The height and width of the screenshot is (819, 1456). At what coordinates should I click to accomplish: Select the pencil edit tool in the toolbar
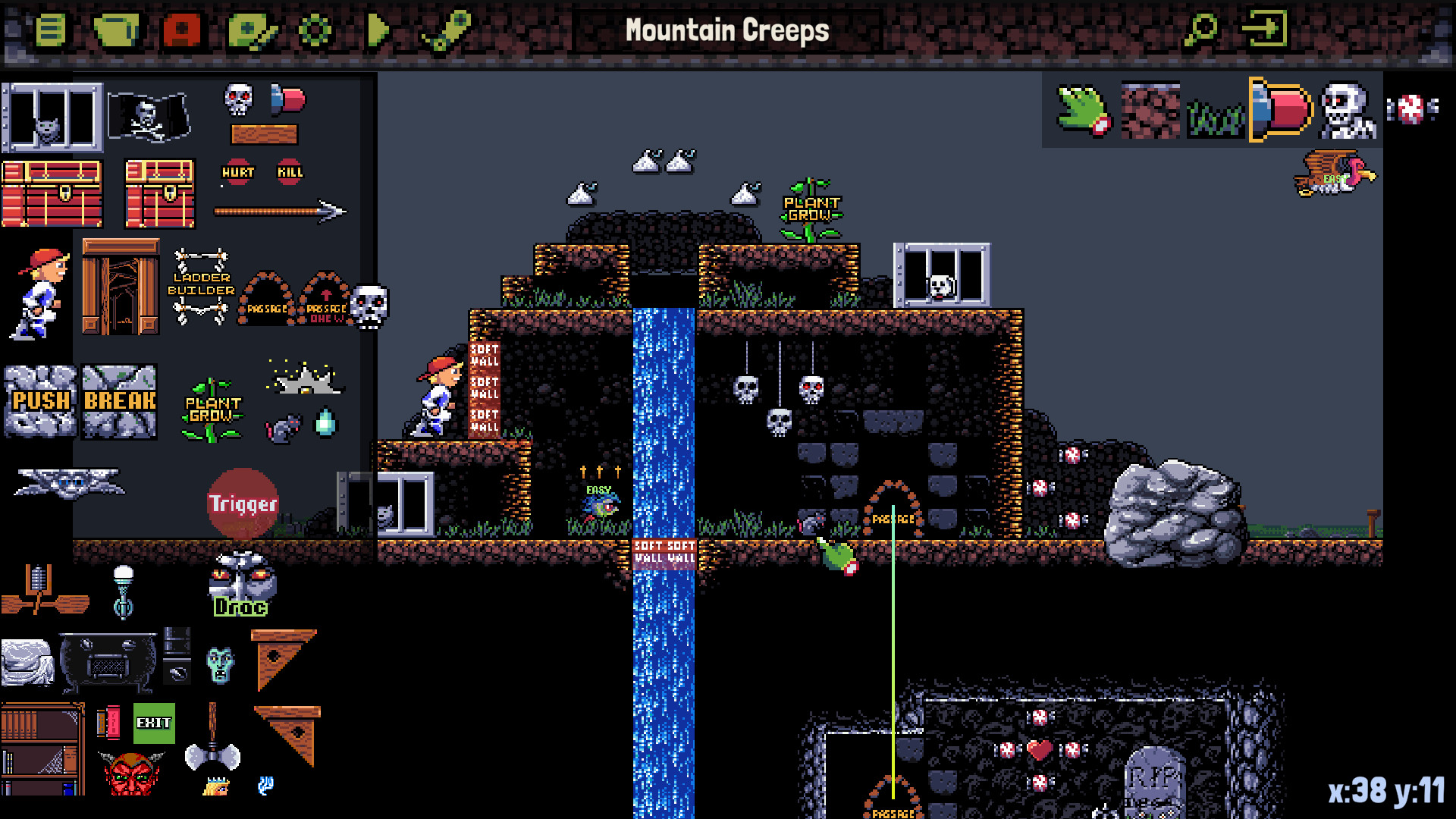[250, 30]
